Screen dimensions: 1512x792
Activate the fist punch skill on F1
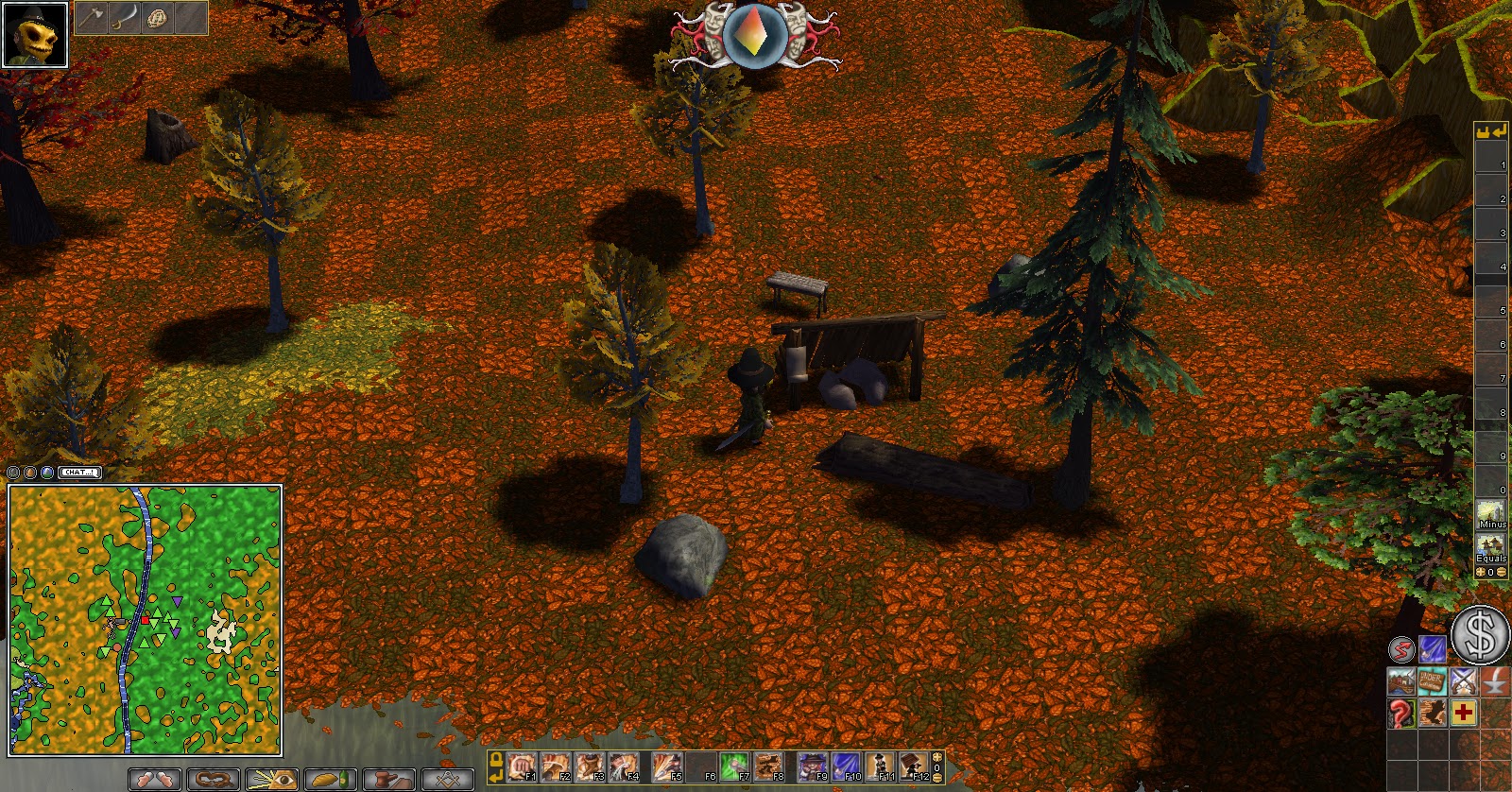click(521, 766)
